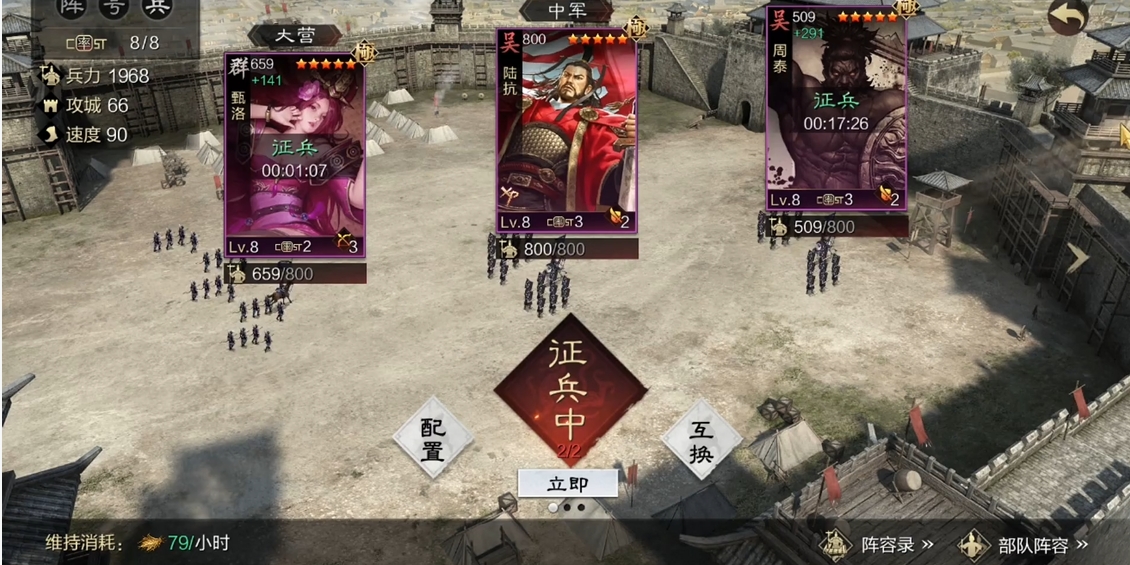Show the next team with the right arrow
The height and width of the screenshot is (565, 1130).
(1079, 258)
